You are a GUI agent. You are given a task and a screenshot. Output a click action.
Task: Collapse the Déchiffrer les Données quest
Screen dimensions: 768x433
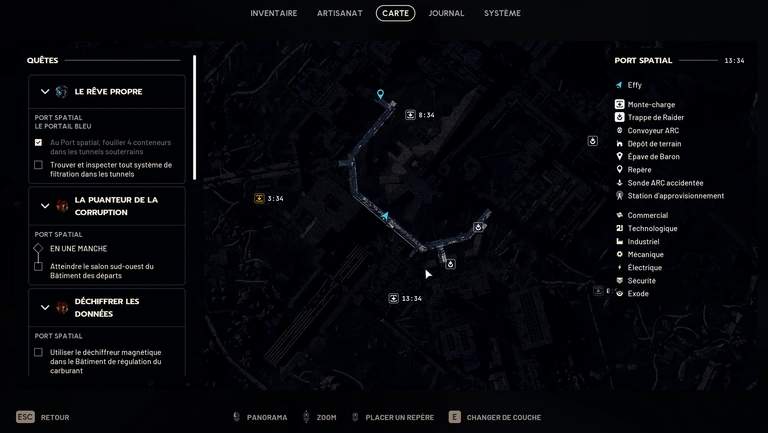[x=45, y=307]
